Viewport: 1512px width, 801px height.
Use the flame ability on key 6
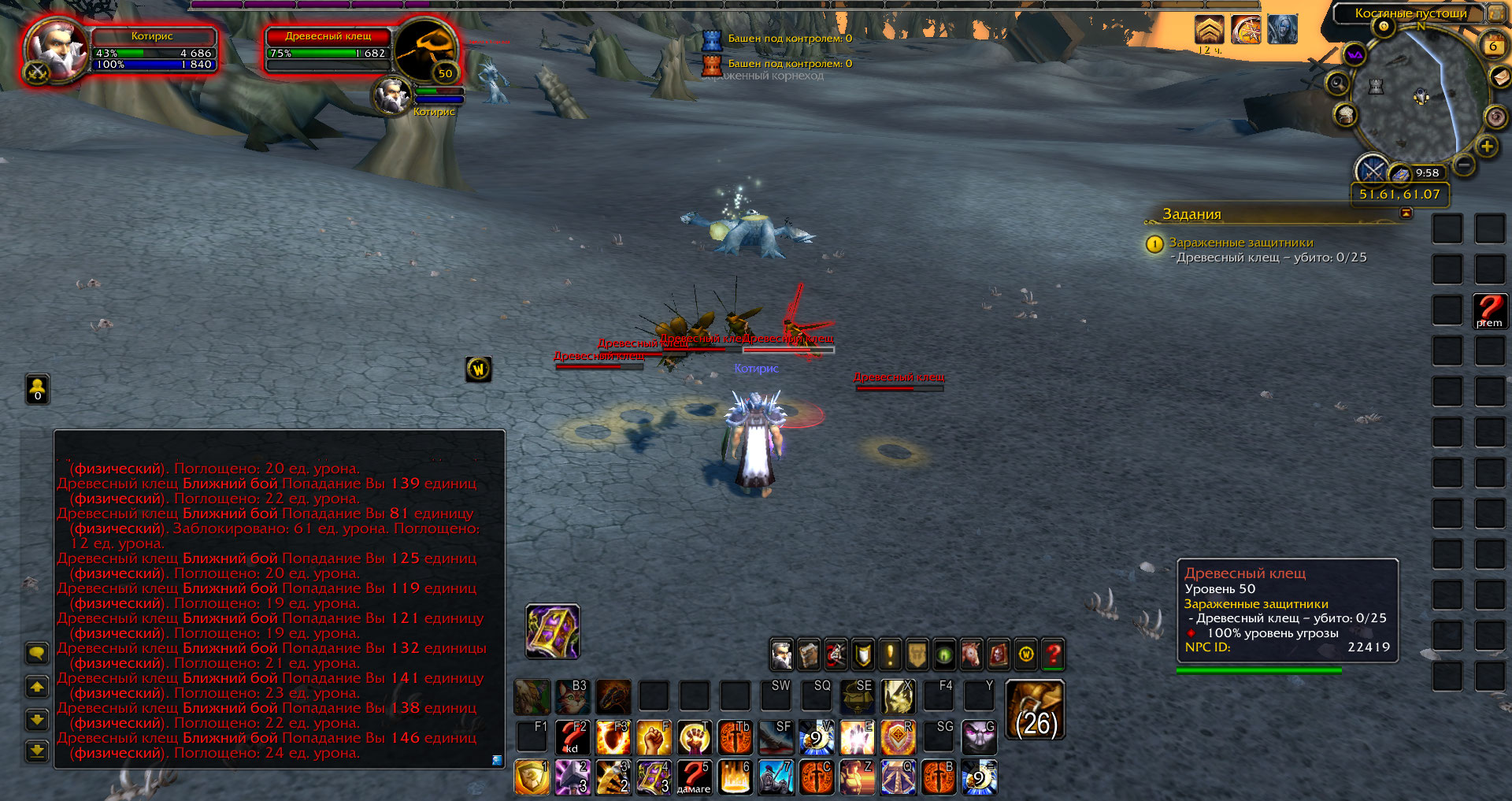tap(736, 777)
